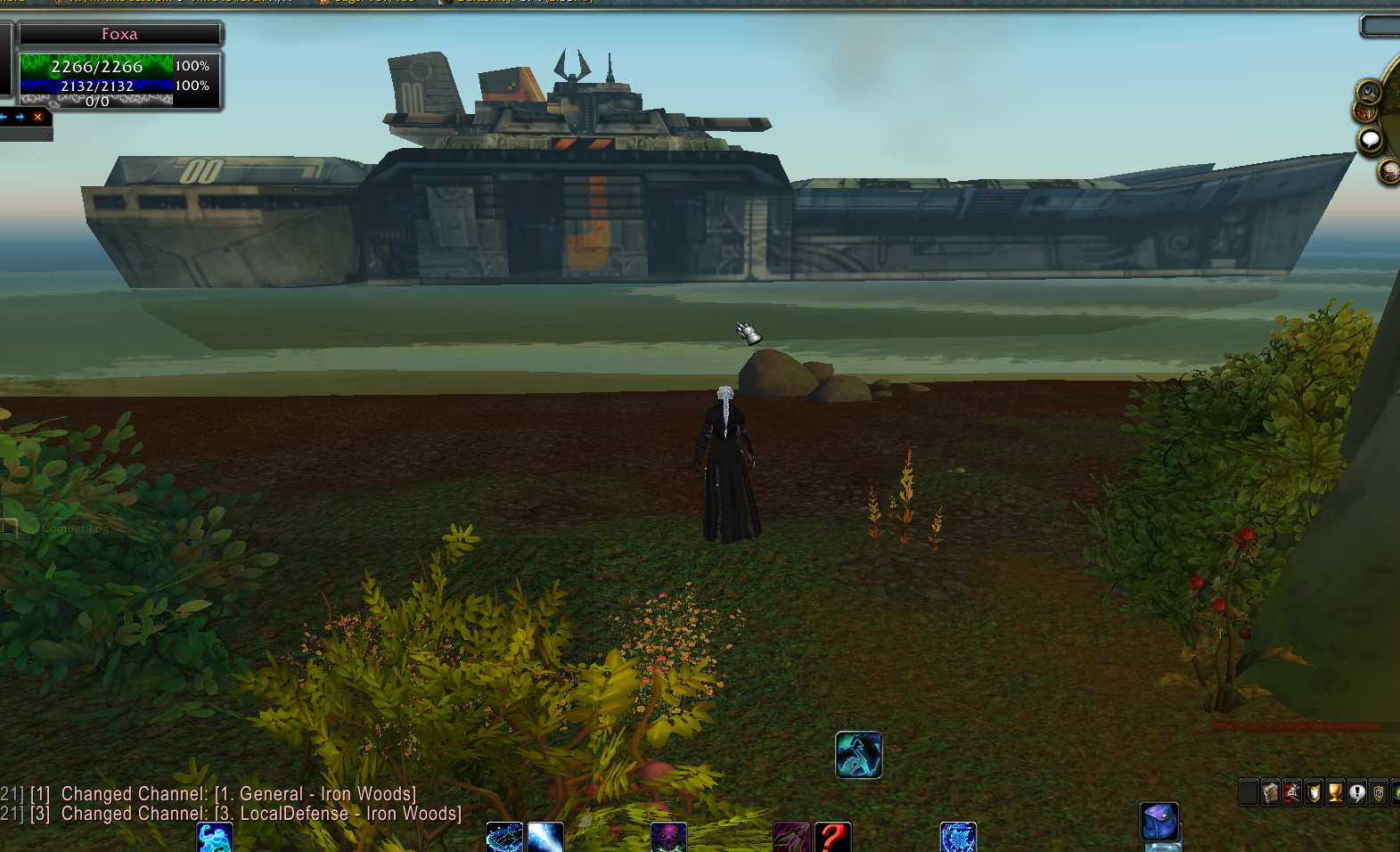Screen dimensions: 1400x852
Task: Open the exclamation speech bubble quest log
Action: [1356, 791]
